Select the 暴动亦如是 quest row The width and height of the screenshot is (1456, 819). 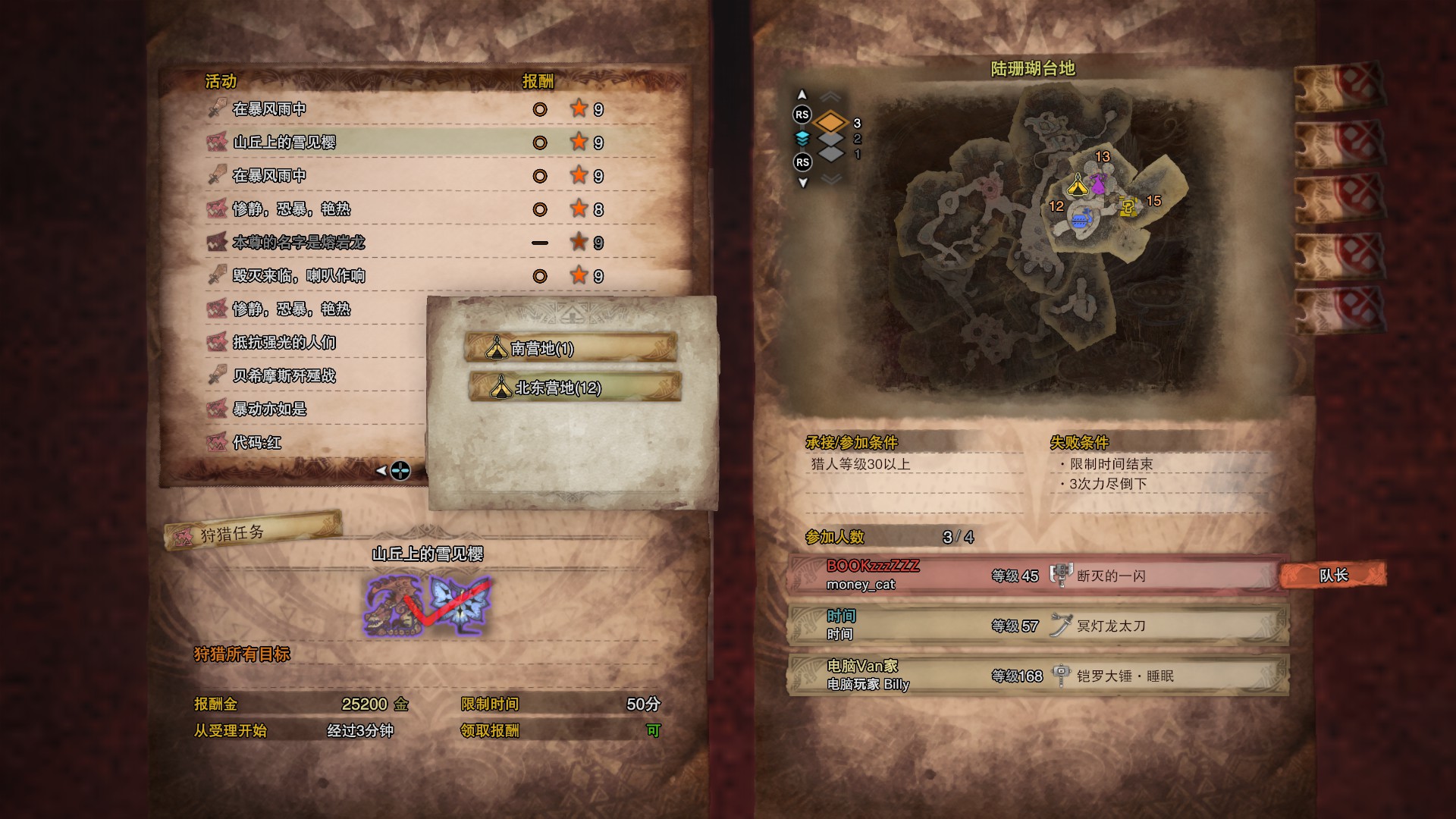tap(311, 409)
